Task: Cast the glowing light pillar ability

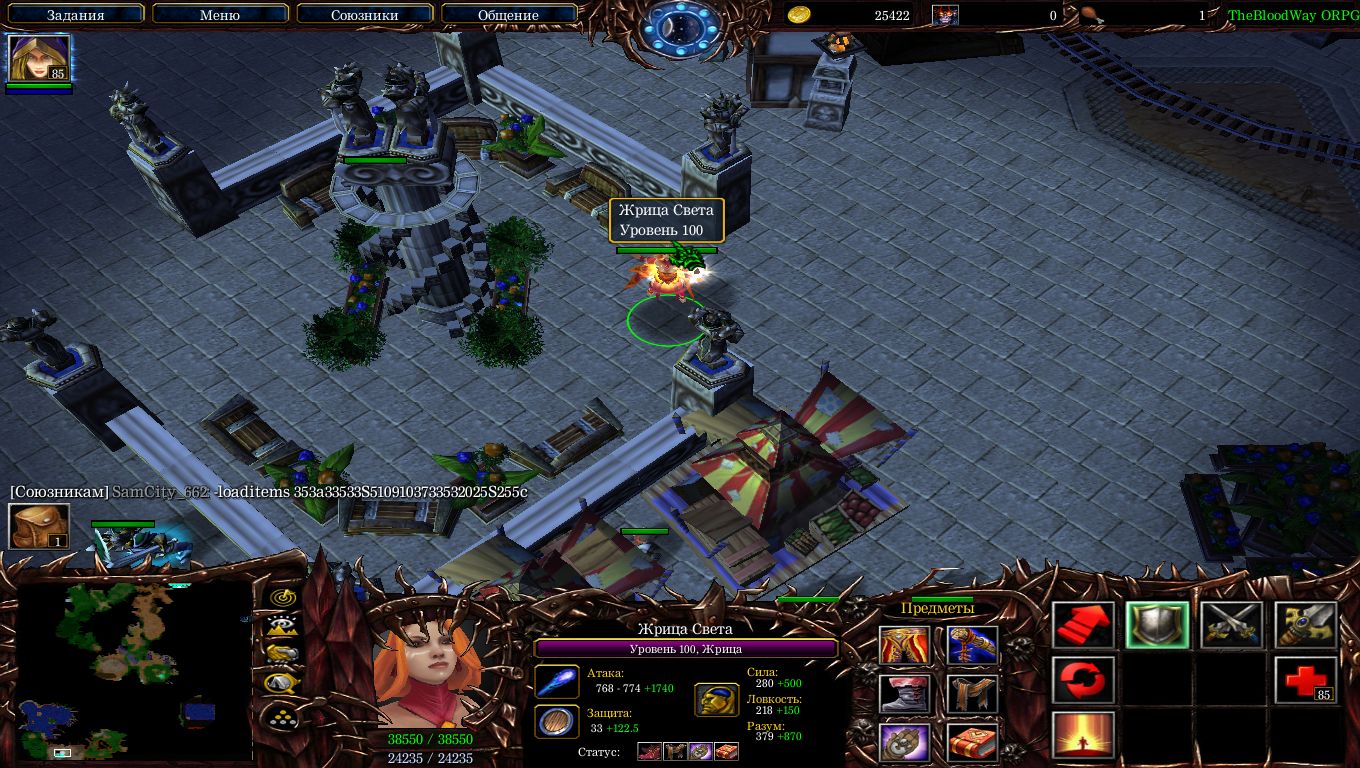Action: [1084, 736]
